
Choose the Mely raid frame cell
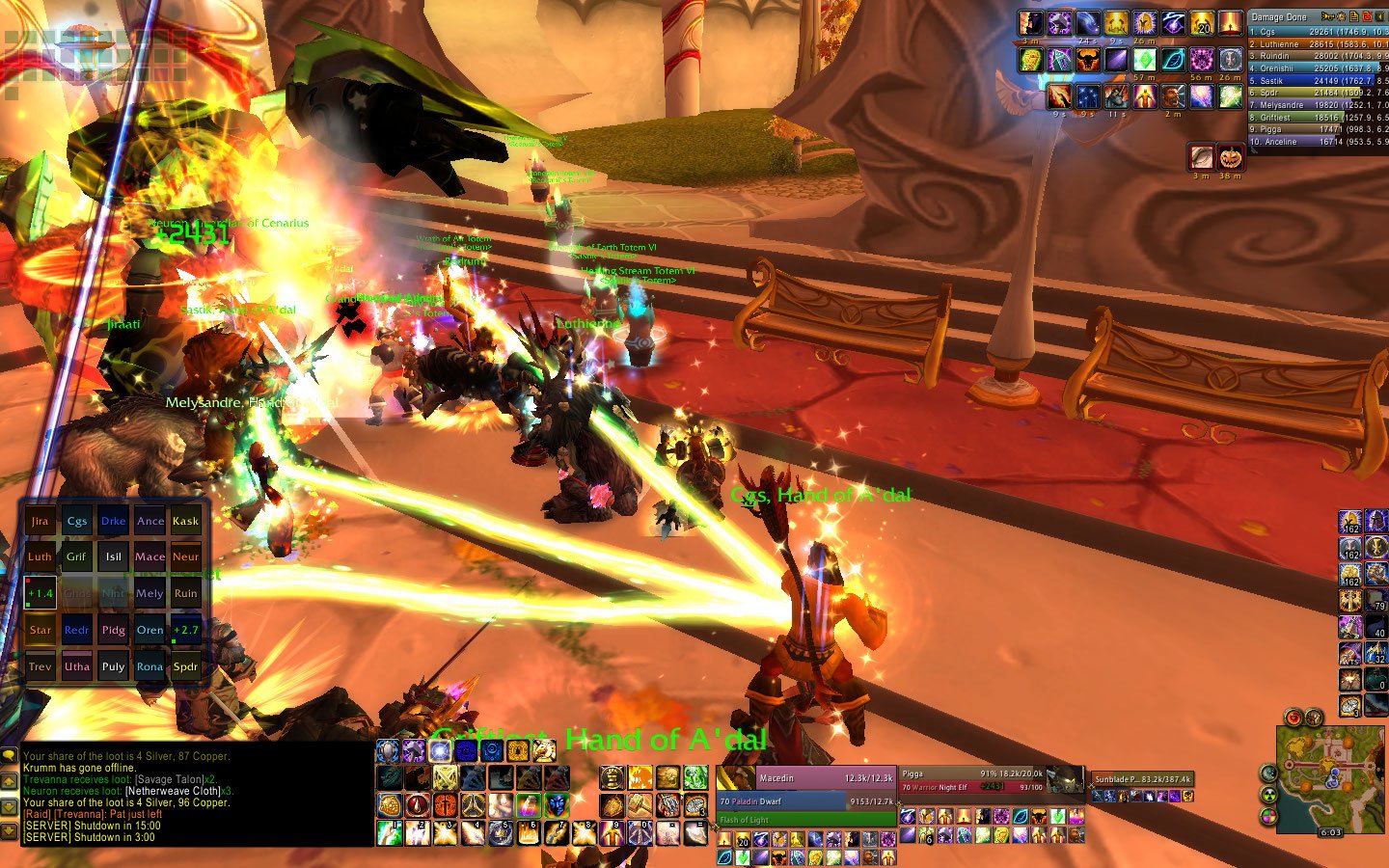[x=150, y=593]
